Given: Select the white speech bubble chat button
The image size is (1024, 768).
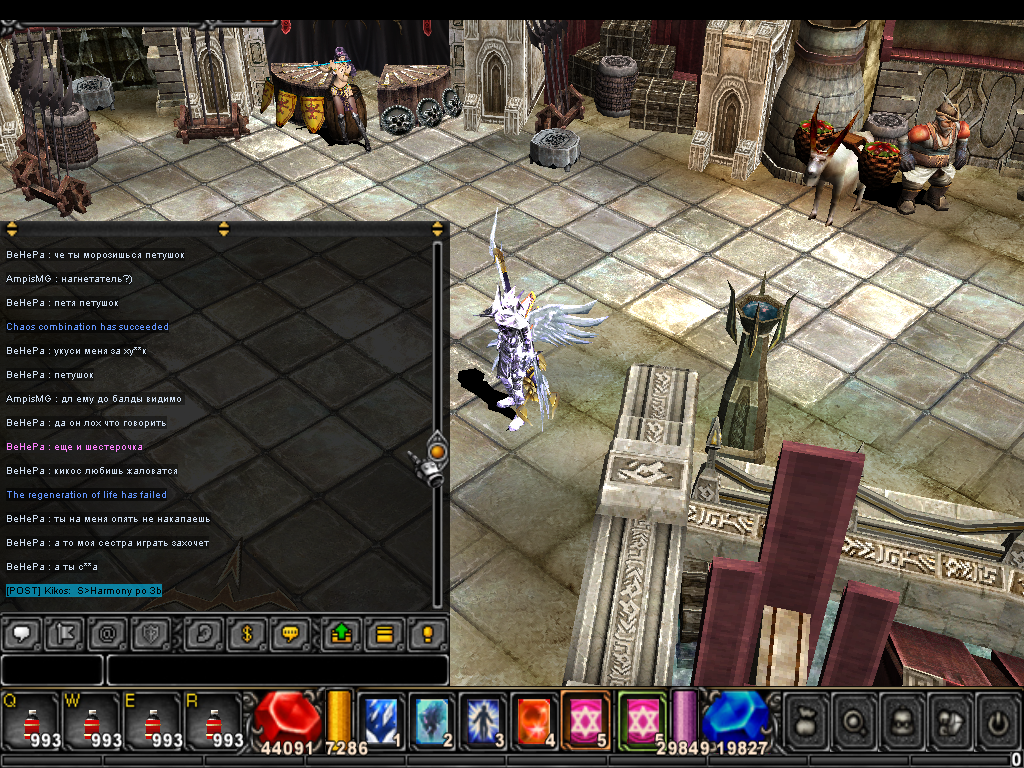Looking at the screenshot, I should (x=21, y=634).
